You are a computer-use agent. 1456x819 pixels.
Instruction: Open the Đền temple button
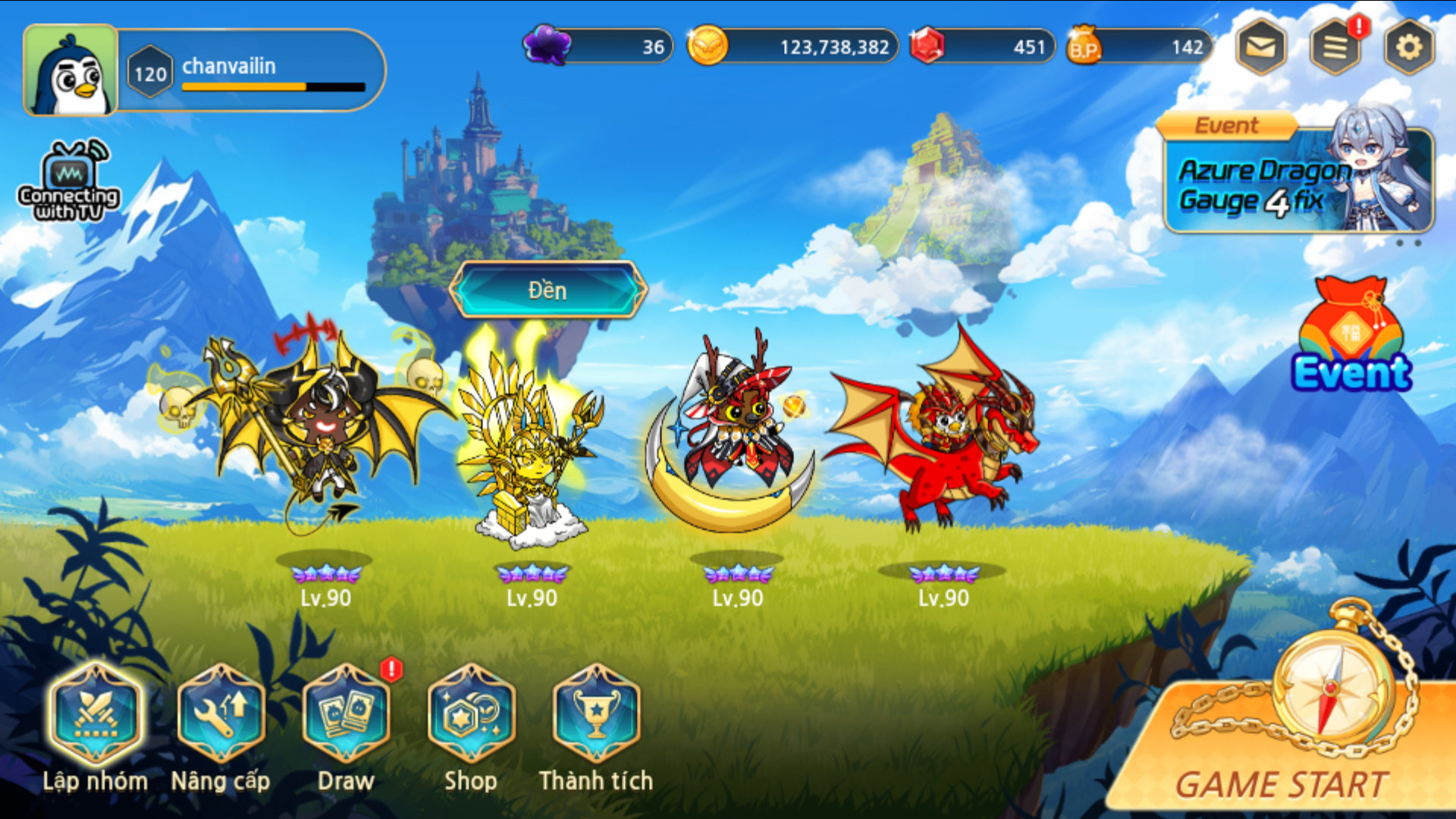click(548, 290)
